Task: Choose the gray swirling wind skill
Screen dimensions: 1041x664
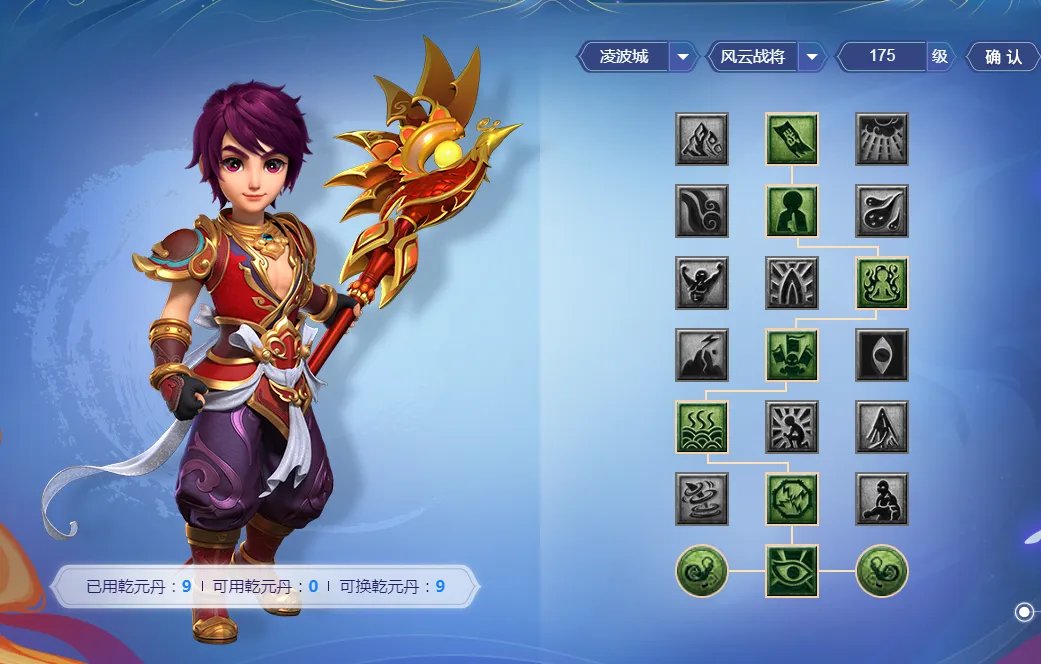Action: click(x=702, y=211)
